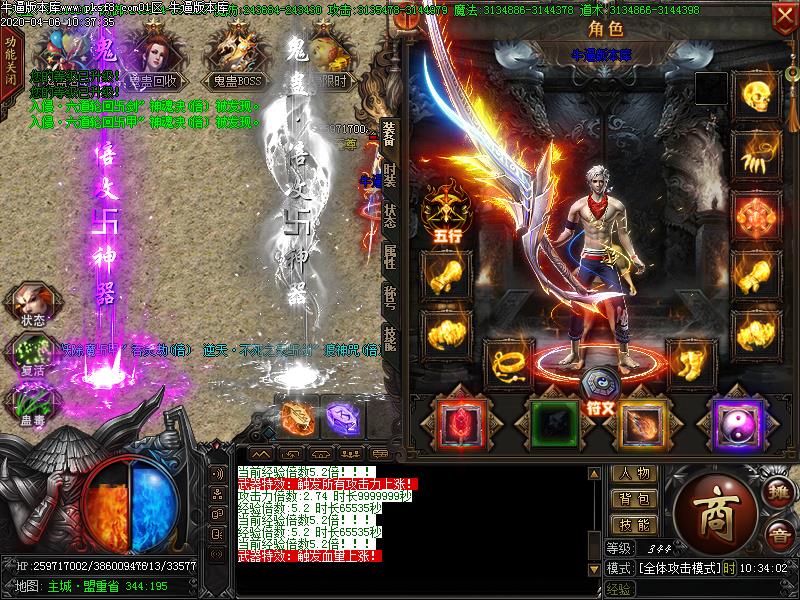800x600 pixels.
Task: Open the 人物 character button
Action: pyautogui.click(x=634, y=474)
